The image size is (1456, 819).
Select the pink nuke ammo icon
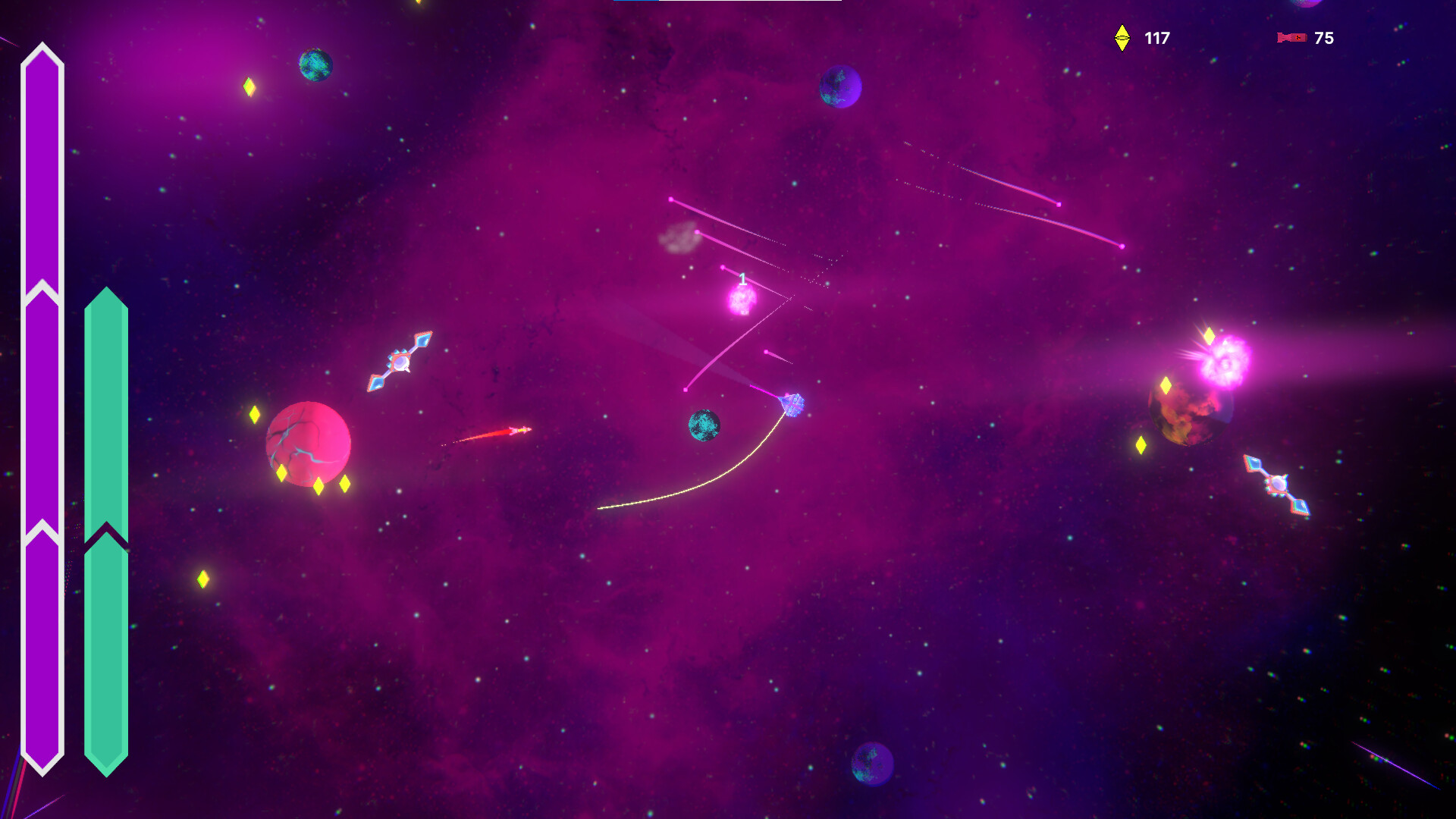[1290, 36]
